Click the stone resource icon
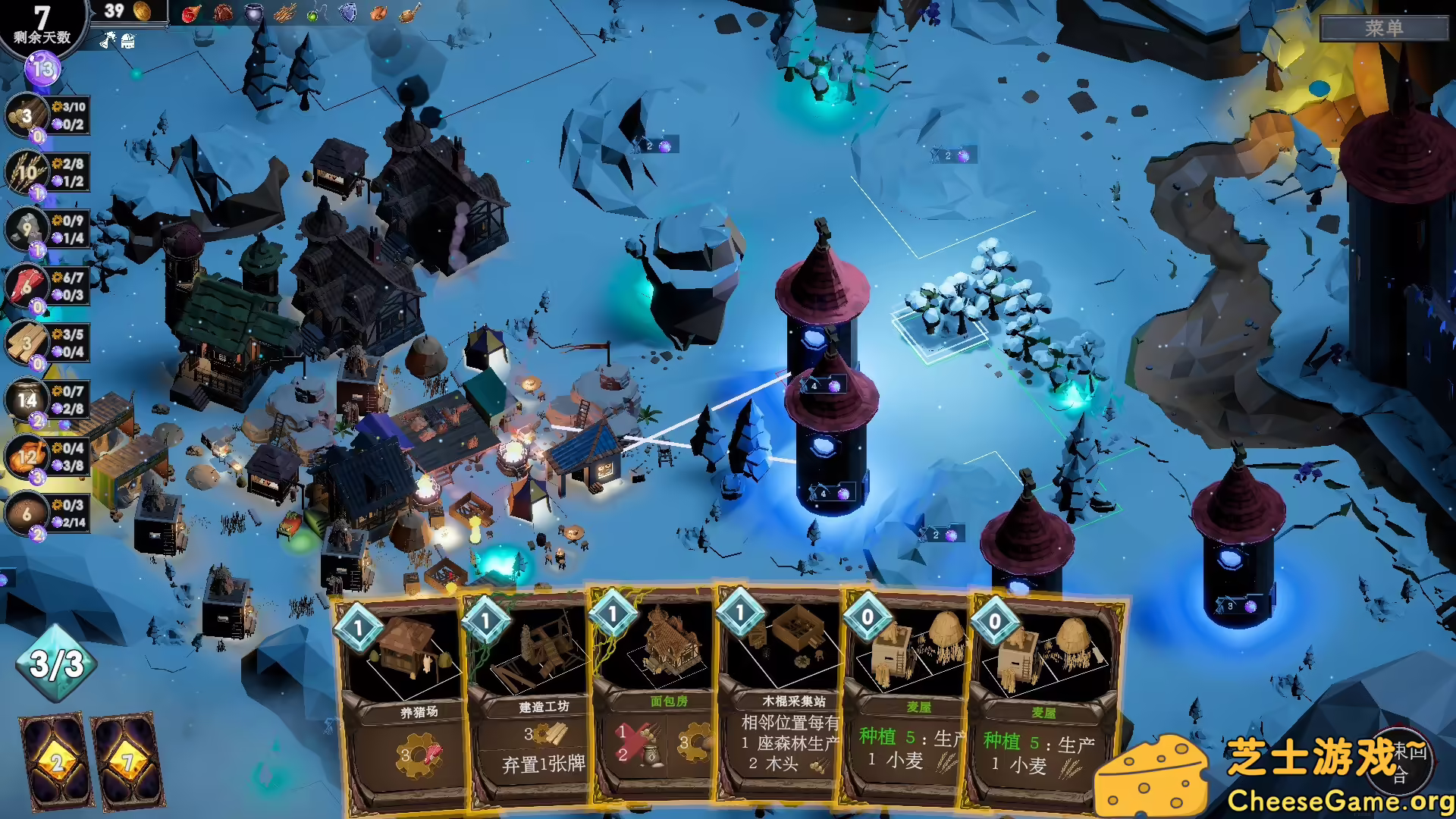This screenshot has width=1456, height=819. tap(27, 228)
